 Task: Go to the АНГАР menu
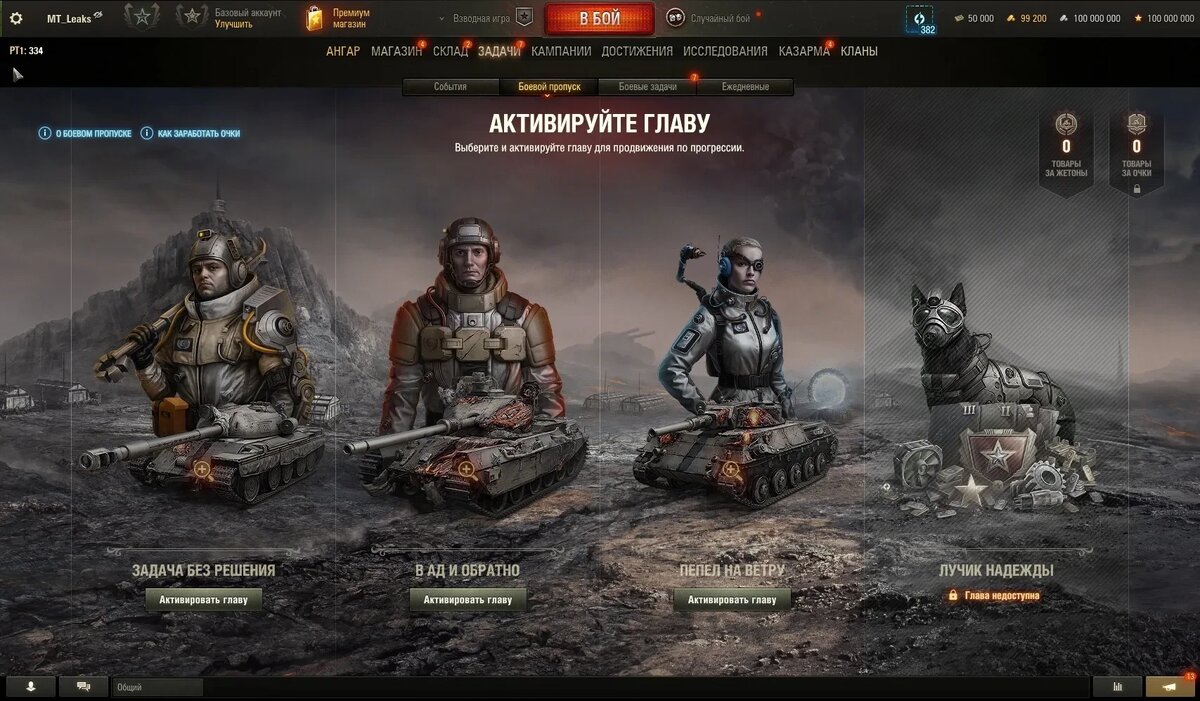[343, 51]
